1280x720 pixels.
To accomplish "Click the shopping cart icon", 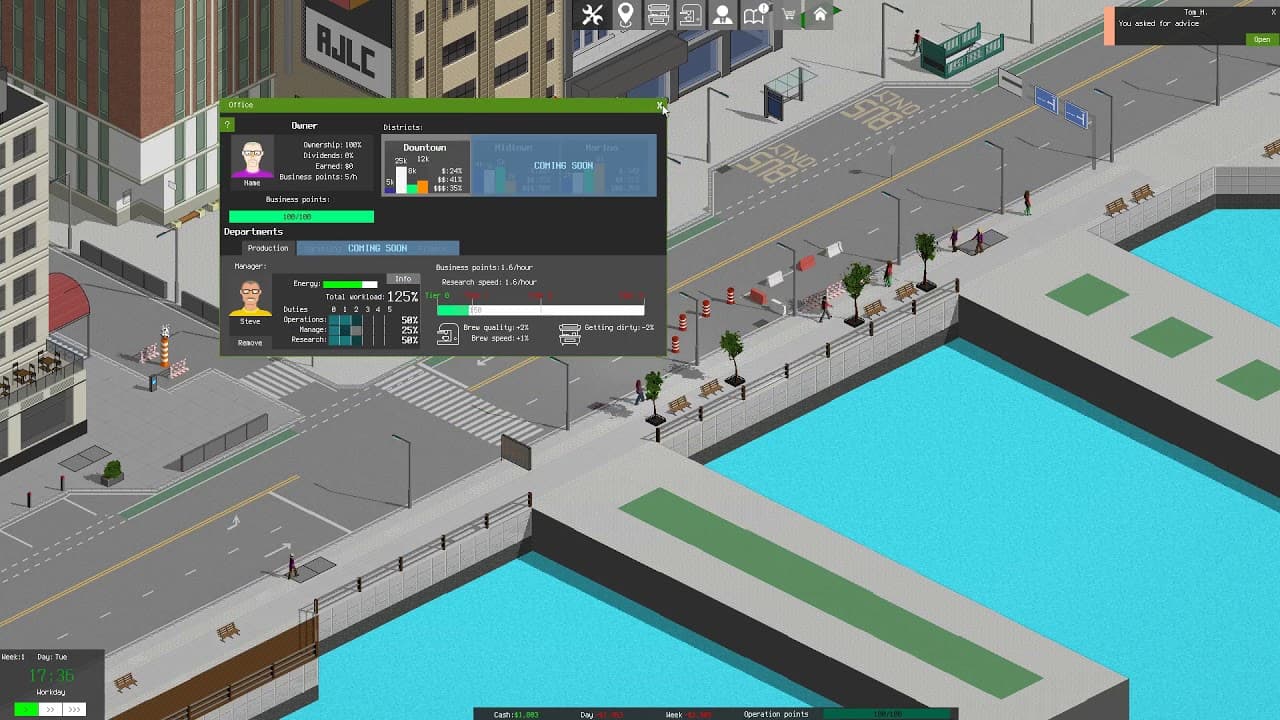I will [787, 14].
